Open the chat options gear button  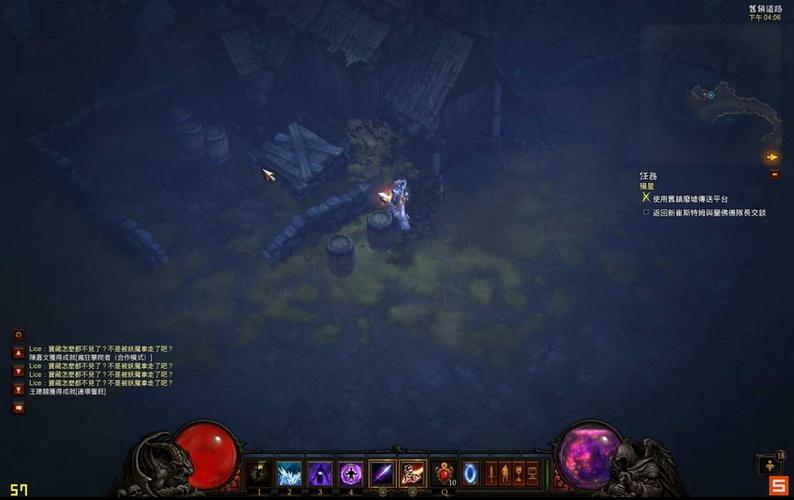(x=18, y=334)
